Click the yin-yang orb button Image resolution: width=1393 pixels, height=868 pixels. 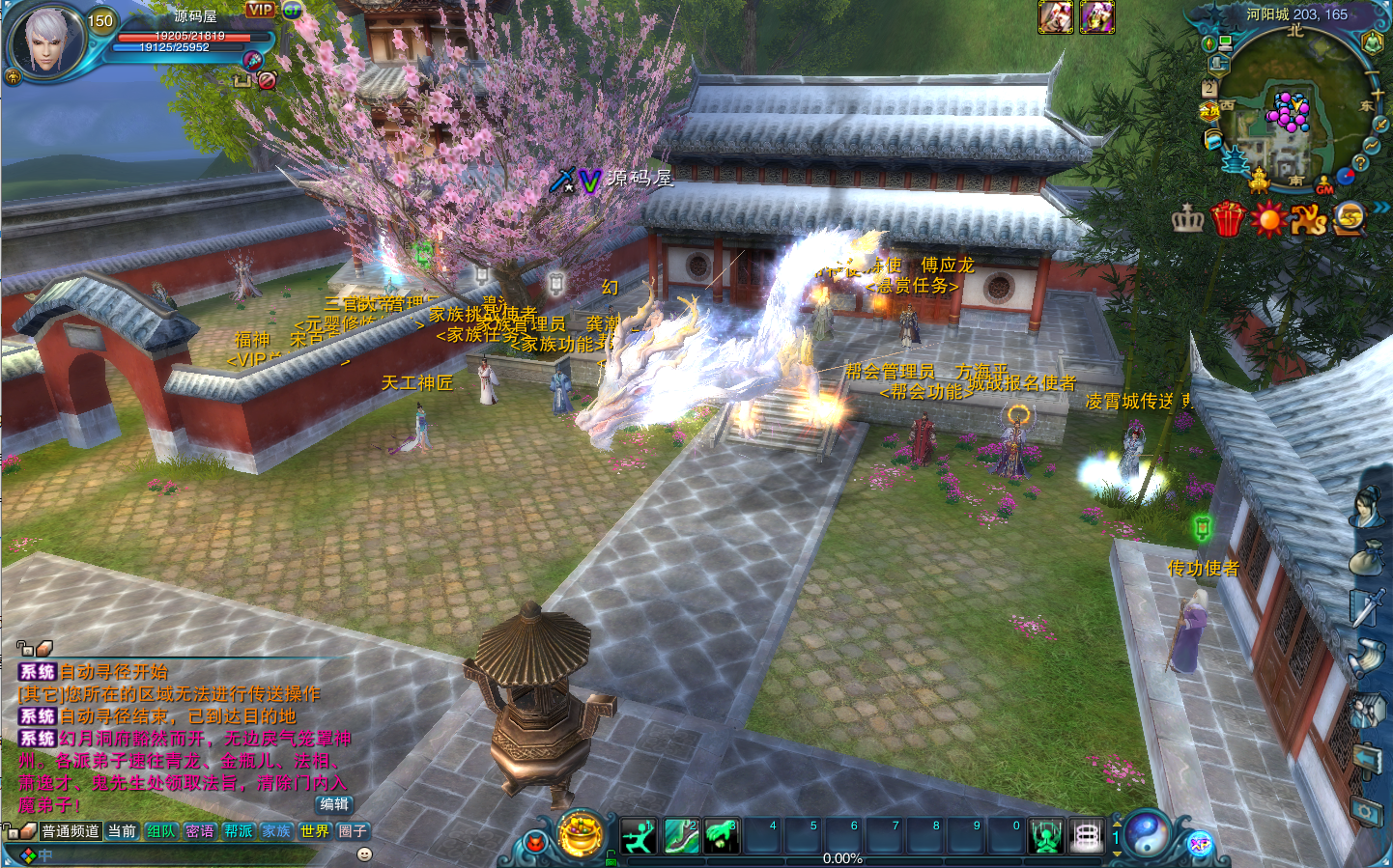click(x=1150, y=833)
